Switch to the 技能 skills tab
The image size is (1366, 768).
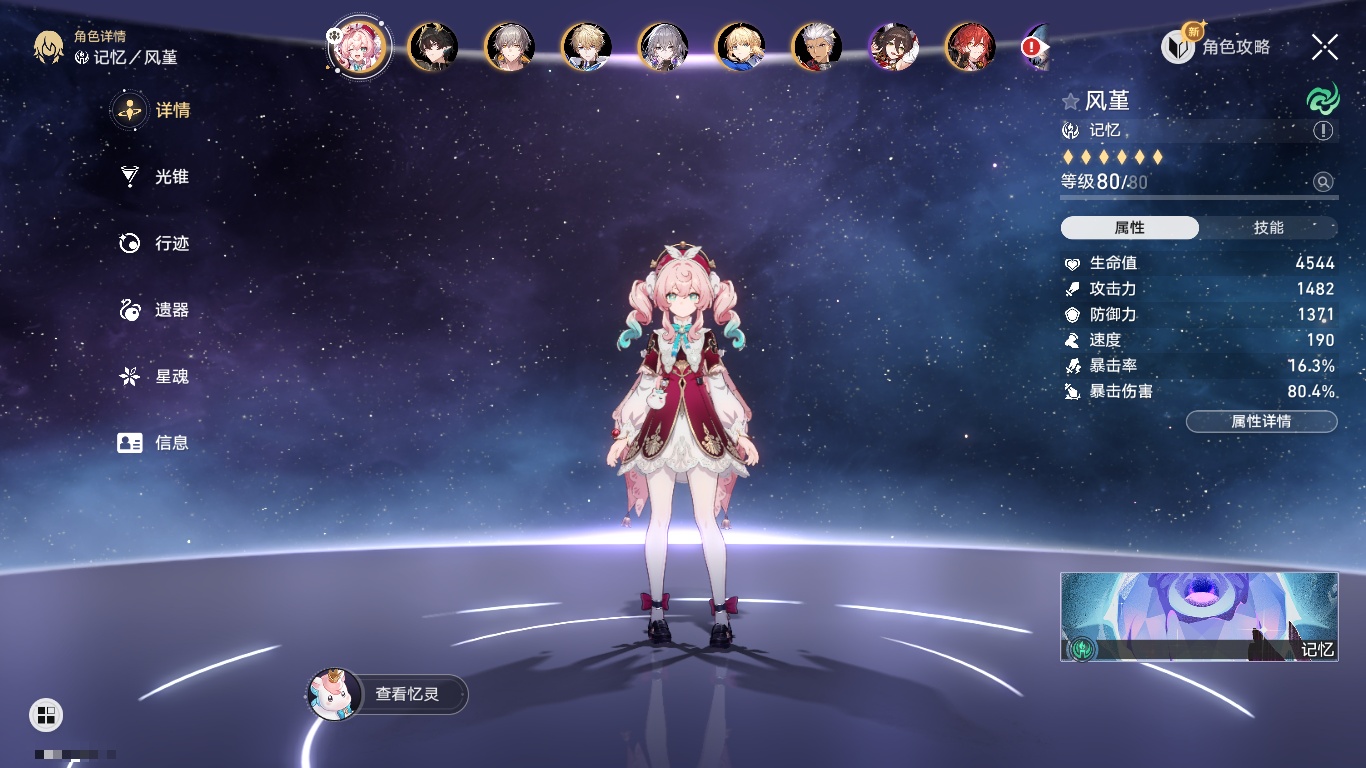pos(1268,228)
